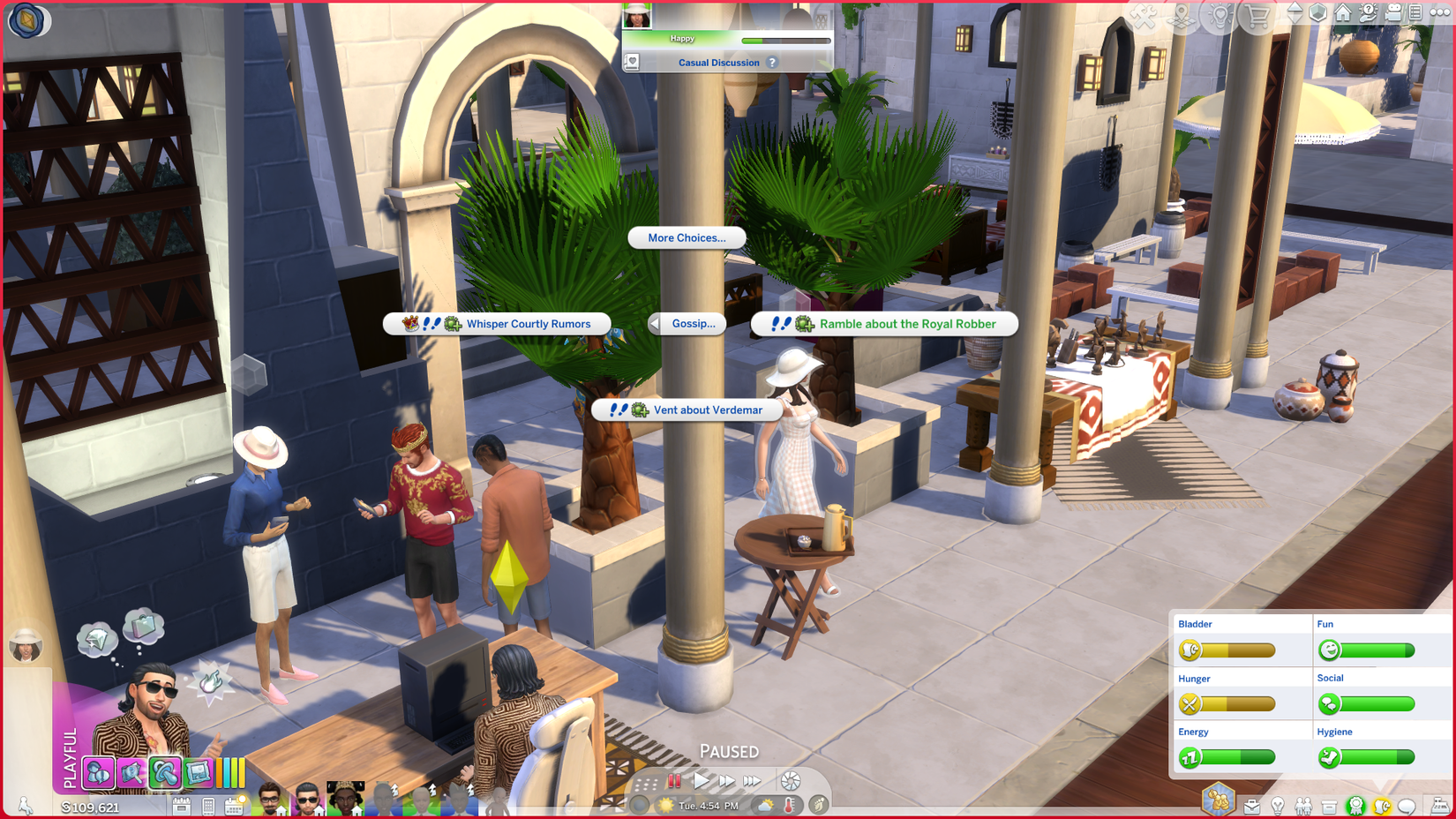Show the Needs panel toilet paper icon
1456x819 pixels.
pos(1382,806)
